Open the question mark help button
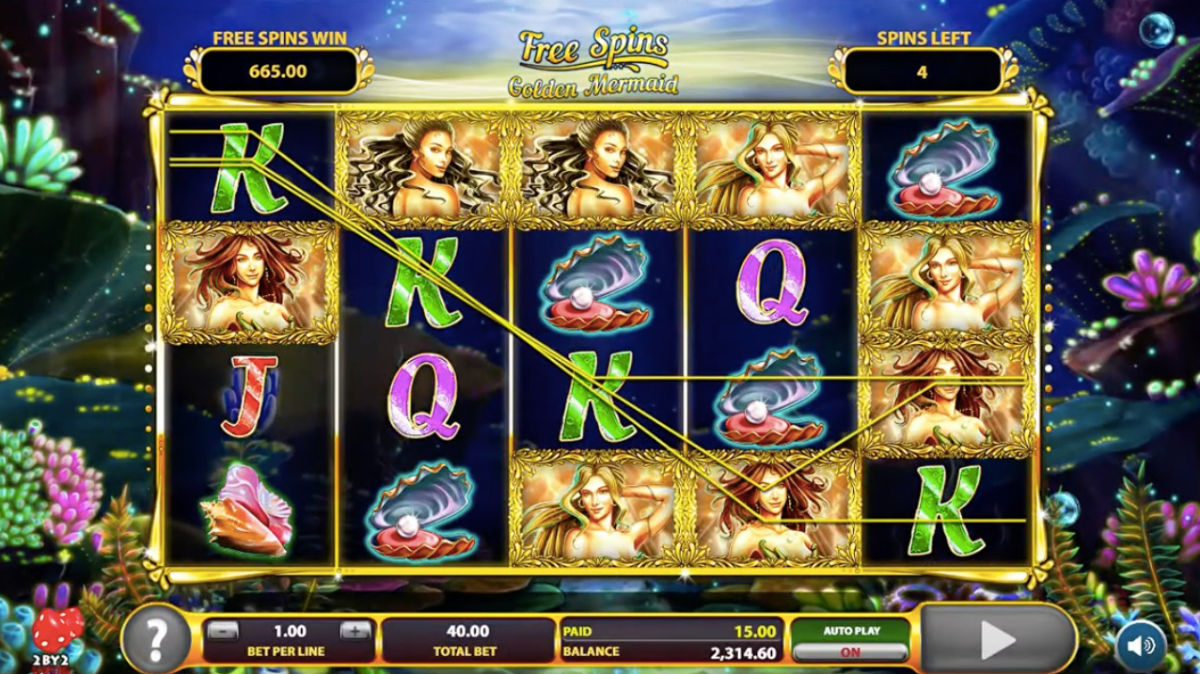Image resolution: width=1200 pixels, height=674 pixels. point(156,637)
